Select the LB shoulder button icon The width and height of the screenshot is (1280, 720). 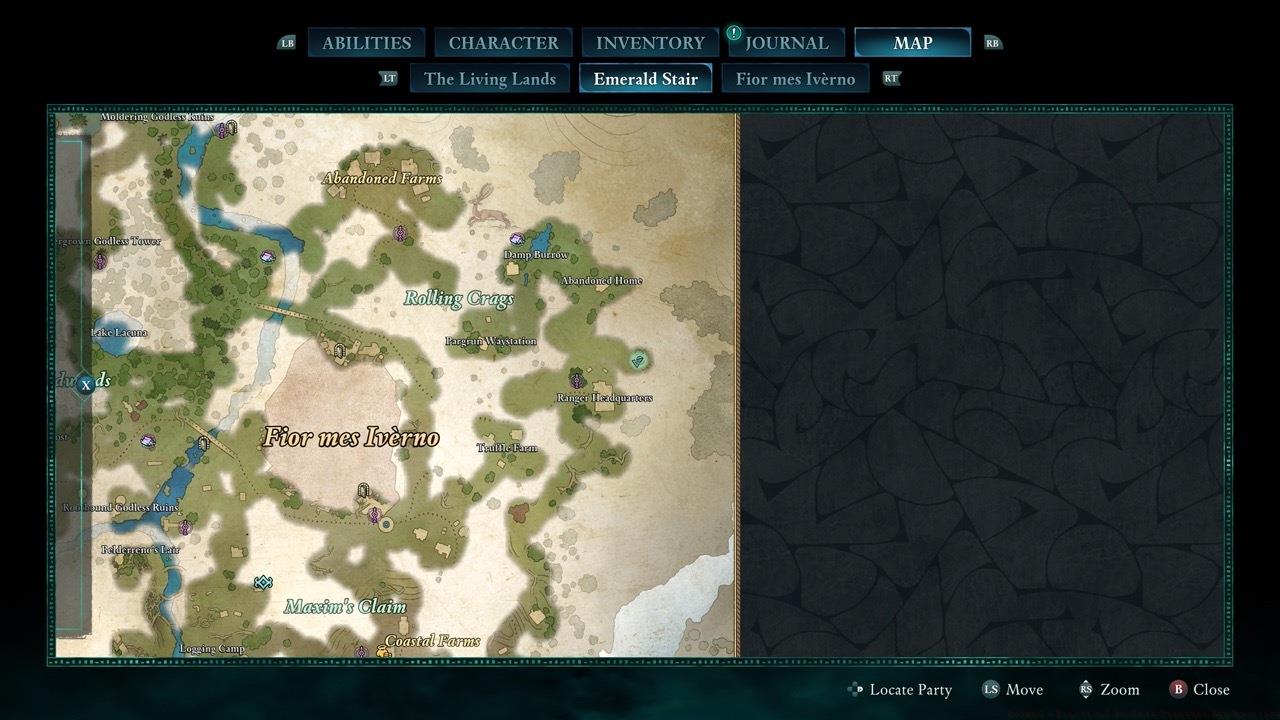[x=289, y=42]
